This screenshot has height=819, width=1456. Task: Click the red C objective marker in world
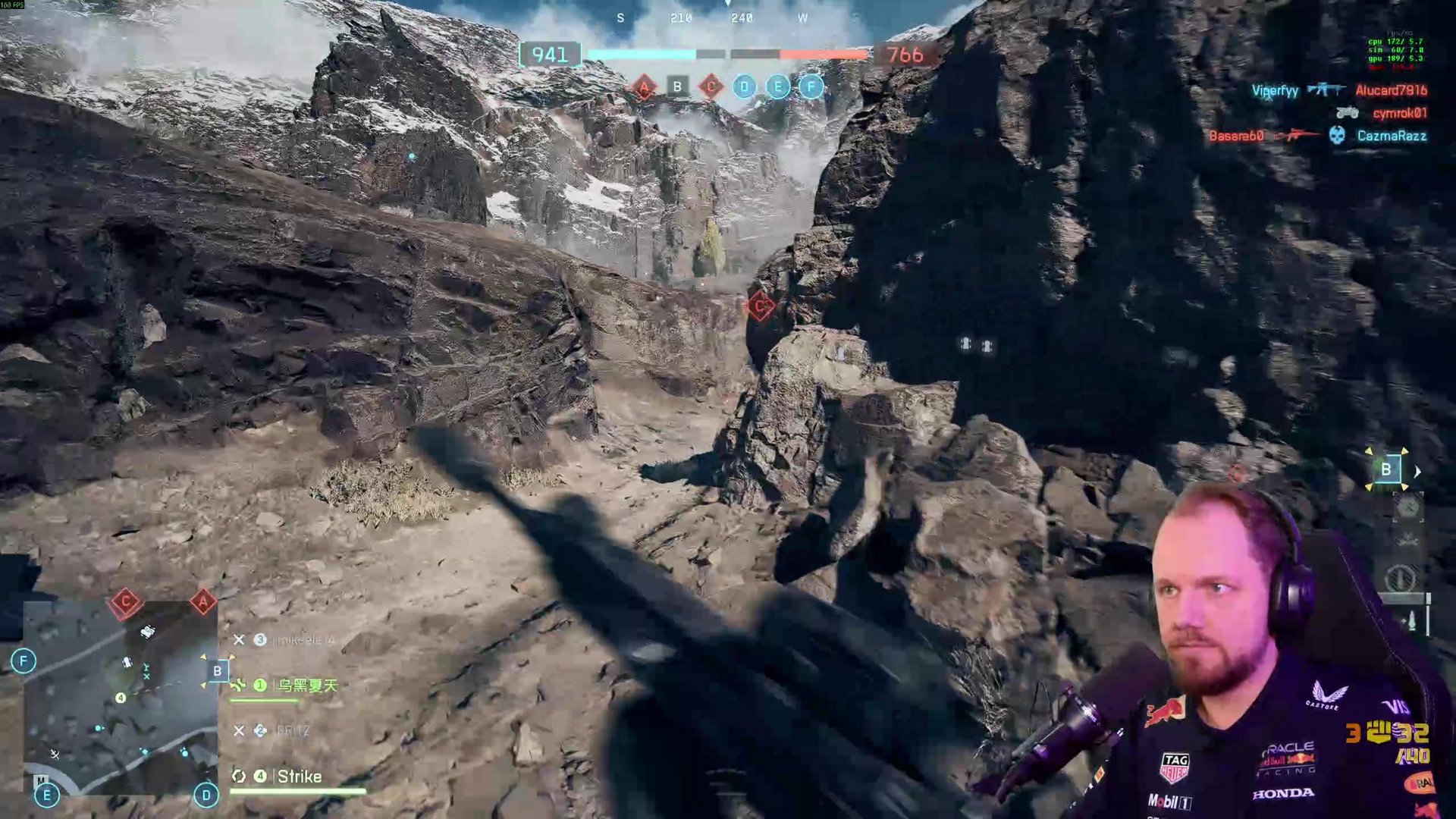click(x=760, y=306)
